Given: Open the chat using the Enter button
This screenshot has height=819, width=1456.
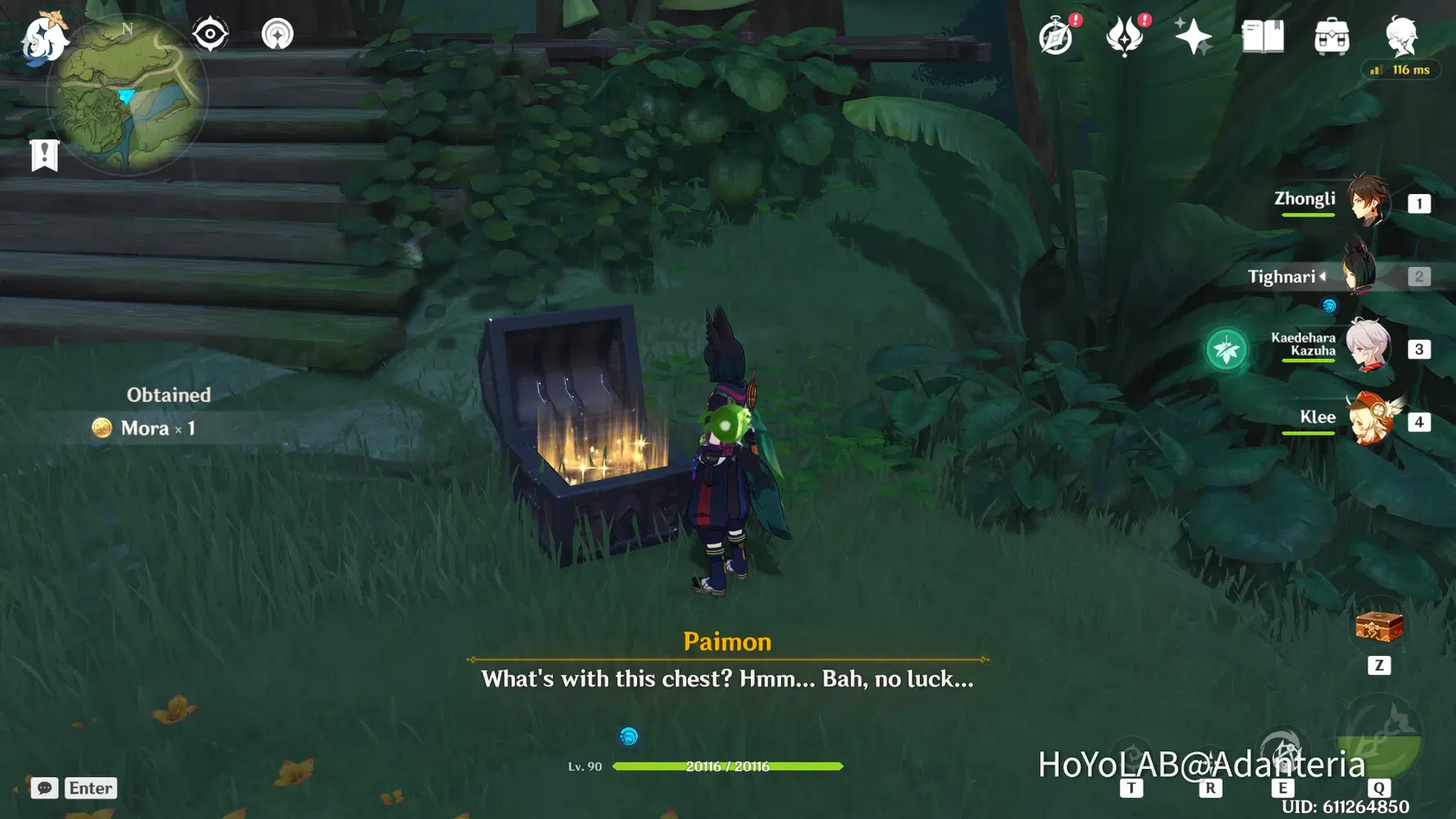Looking at the screenshot, I should (90, 788).
